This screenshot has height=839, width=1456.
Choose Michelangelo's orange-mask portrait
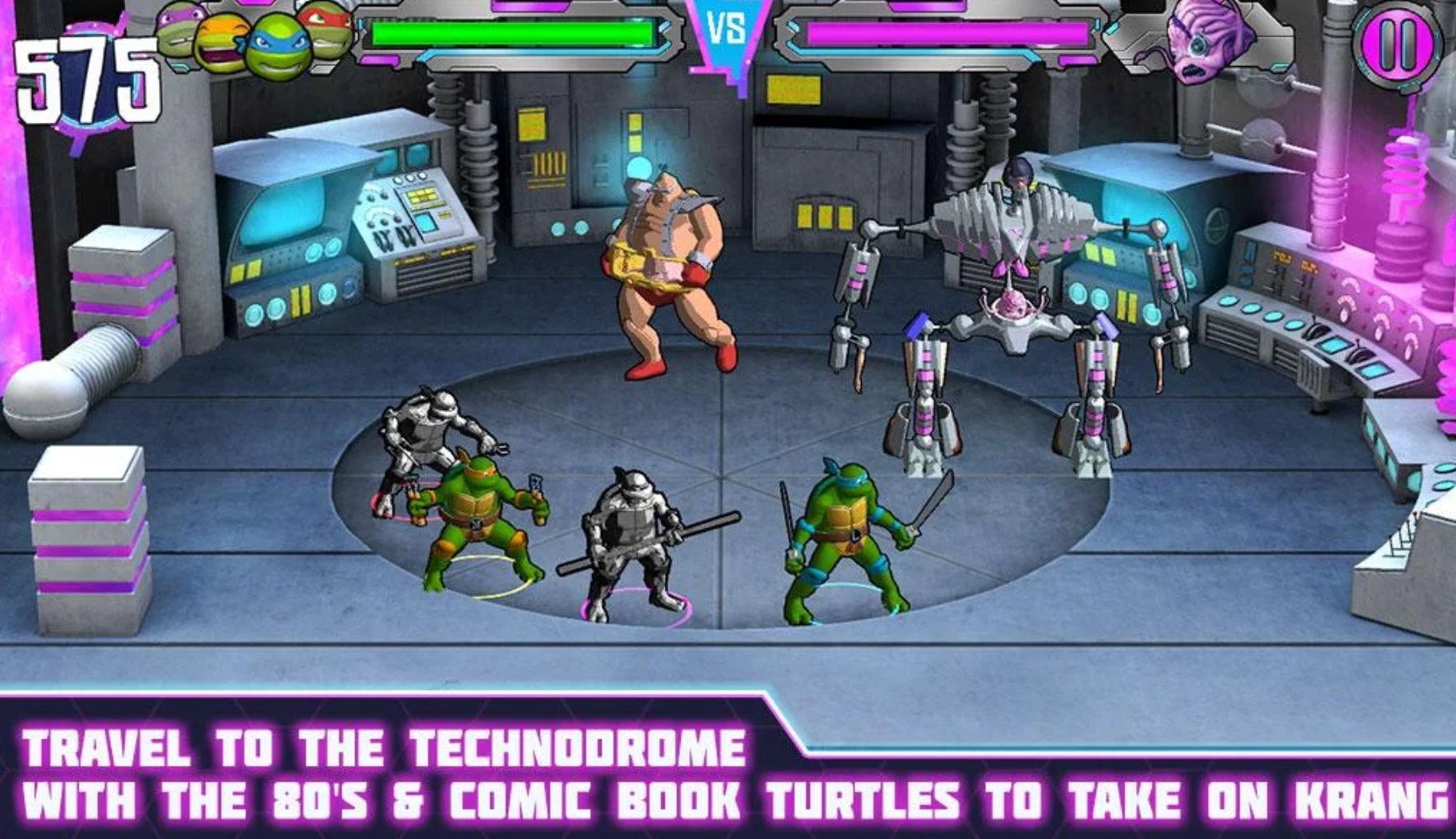click(223, 44)
